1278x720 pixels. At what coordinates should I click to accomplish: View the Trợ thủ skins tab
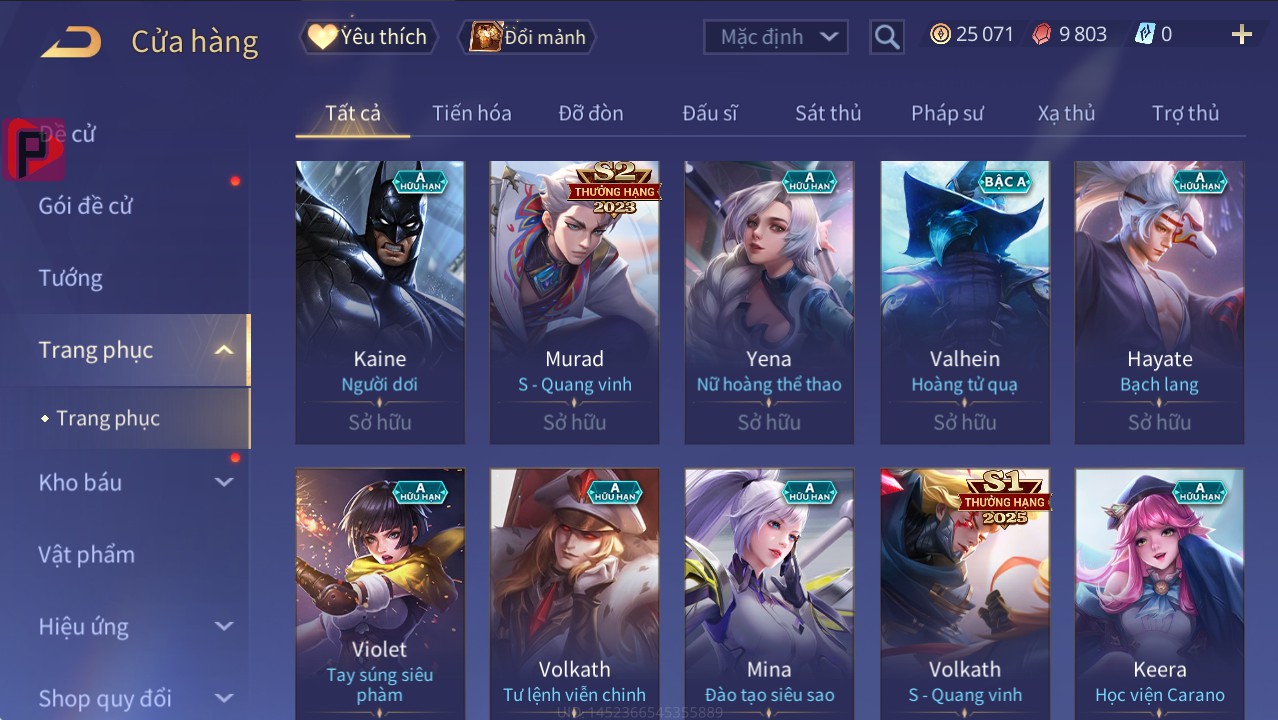click(x=1185, y=113)
